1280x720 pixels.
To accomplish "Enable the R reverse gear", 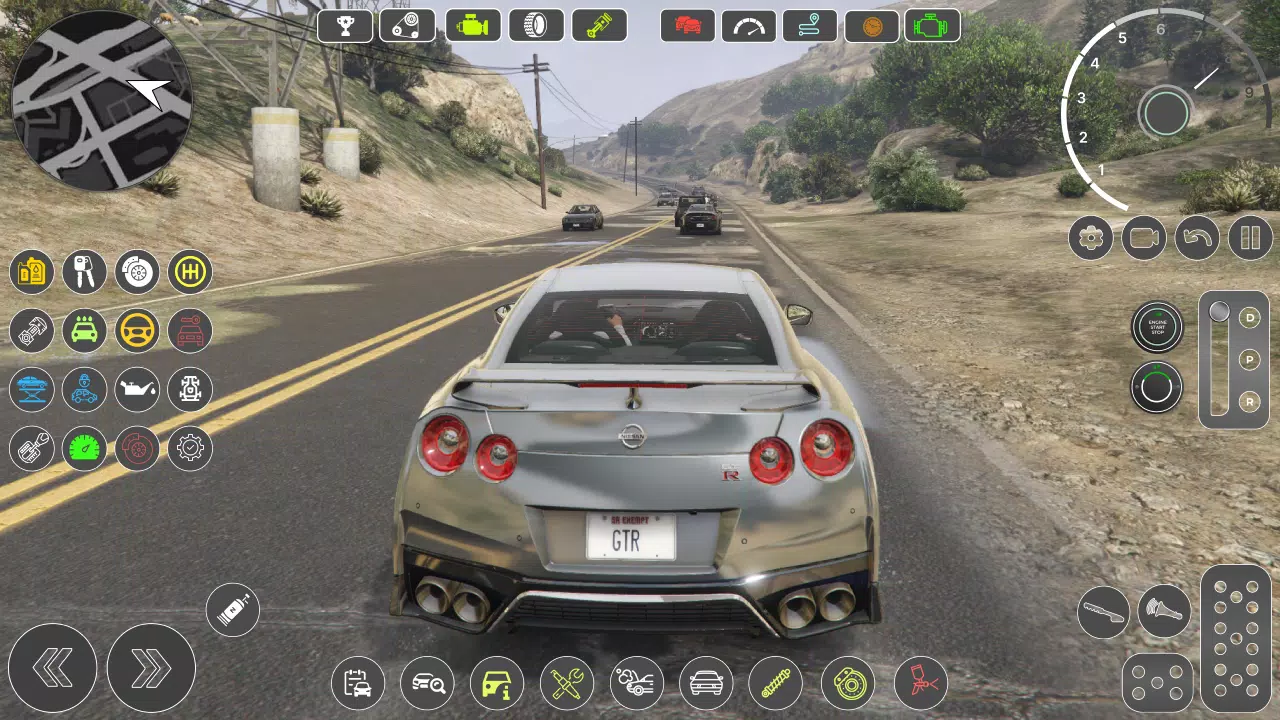I will [x=1248, y=402].
